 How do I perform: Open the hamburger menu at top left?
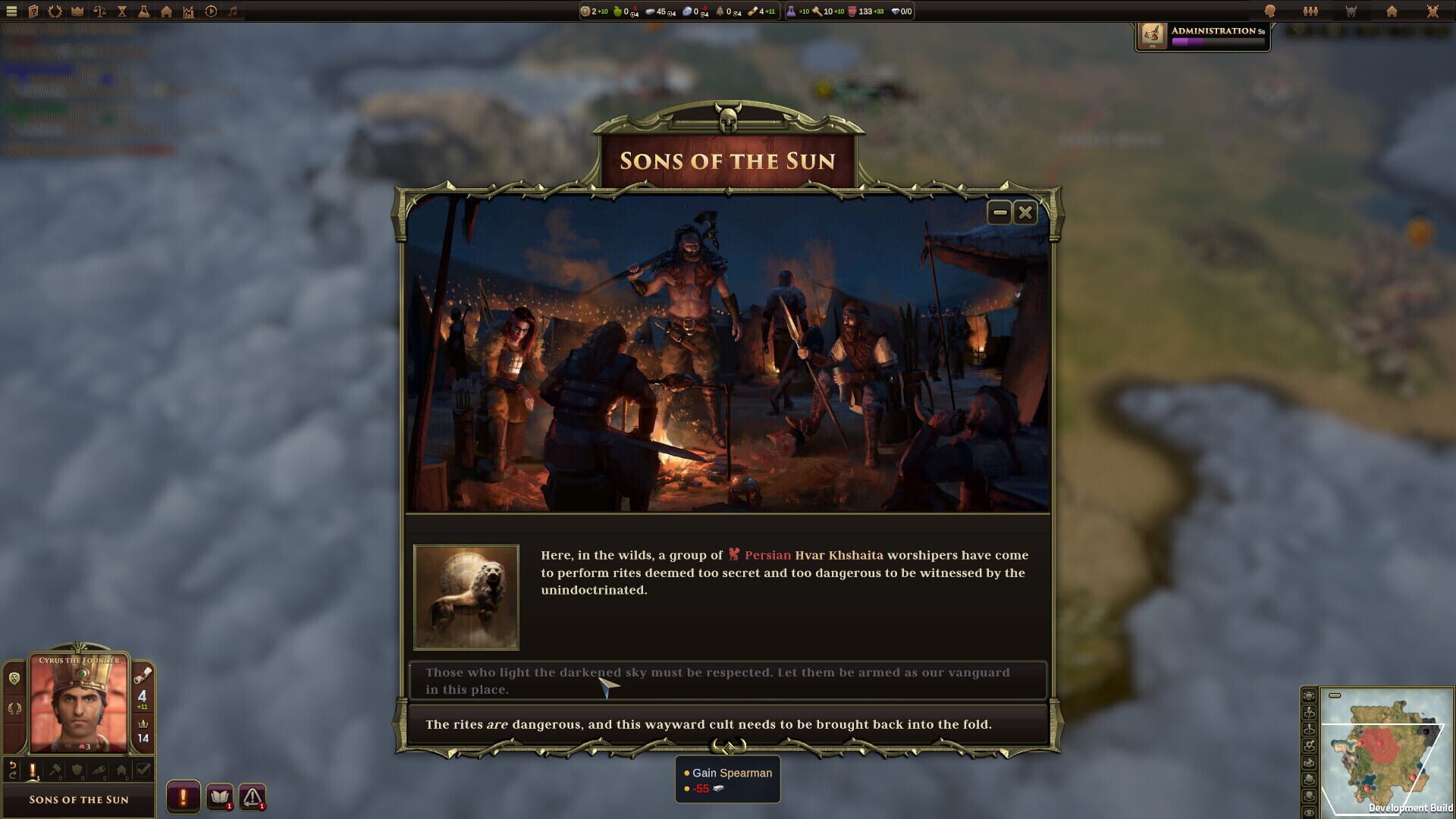point(11,11)
